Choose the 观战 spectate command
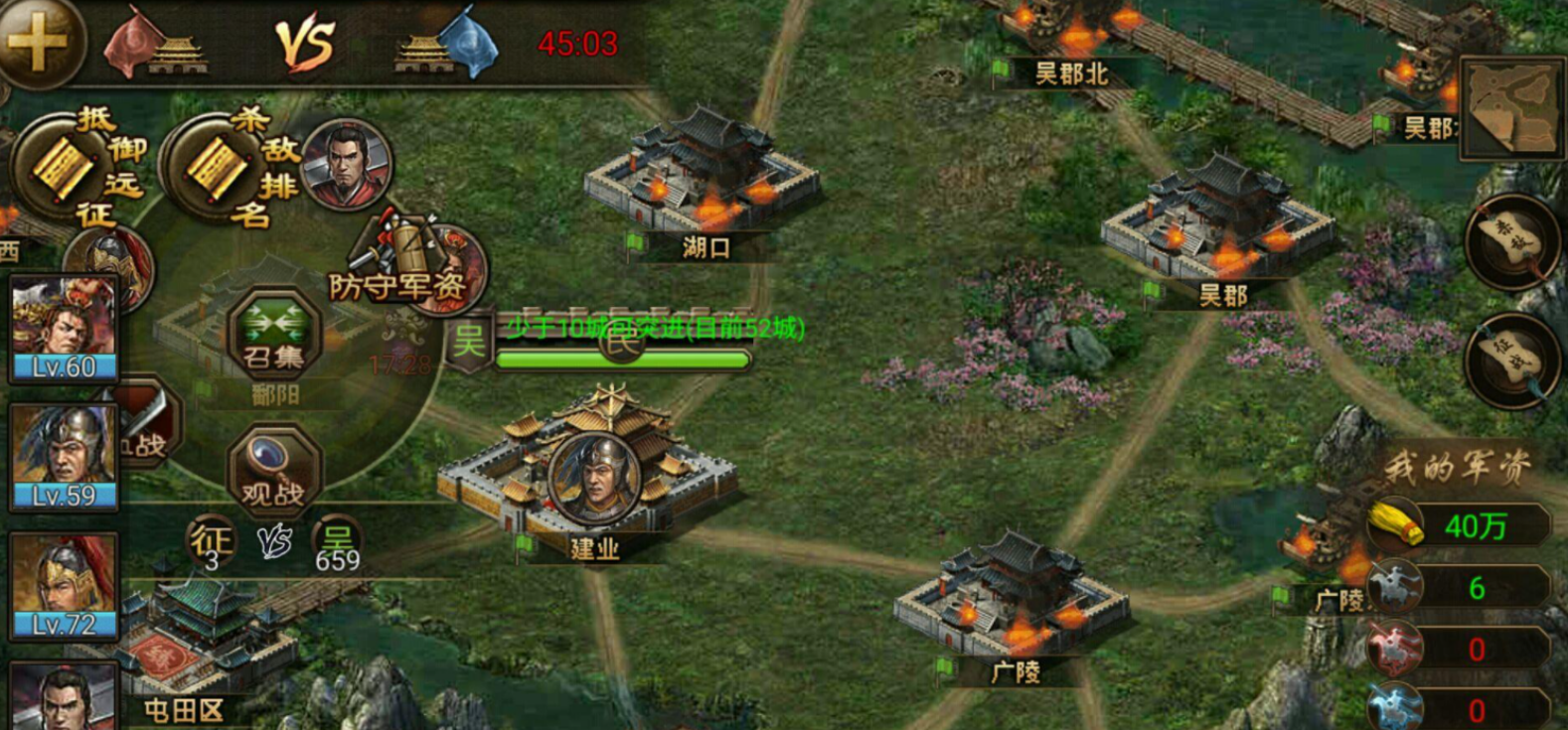 coord(273,469)
